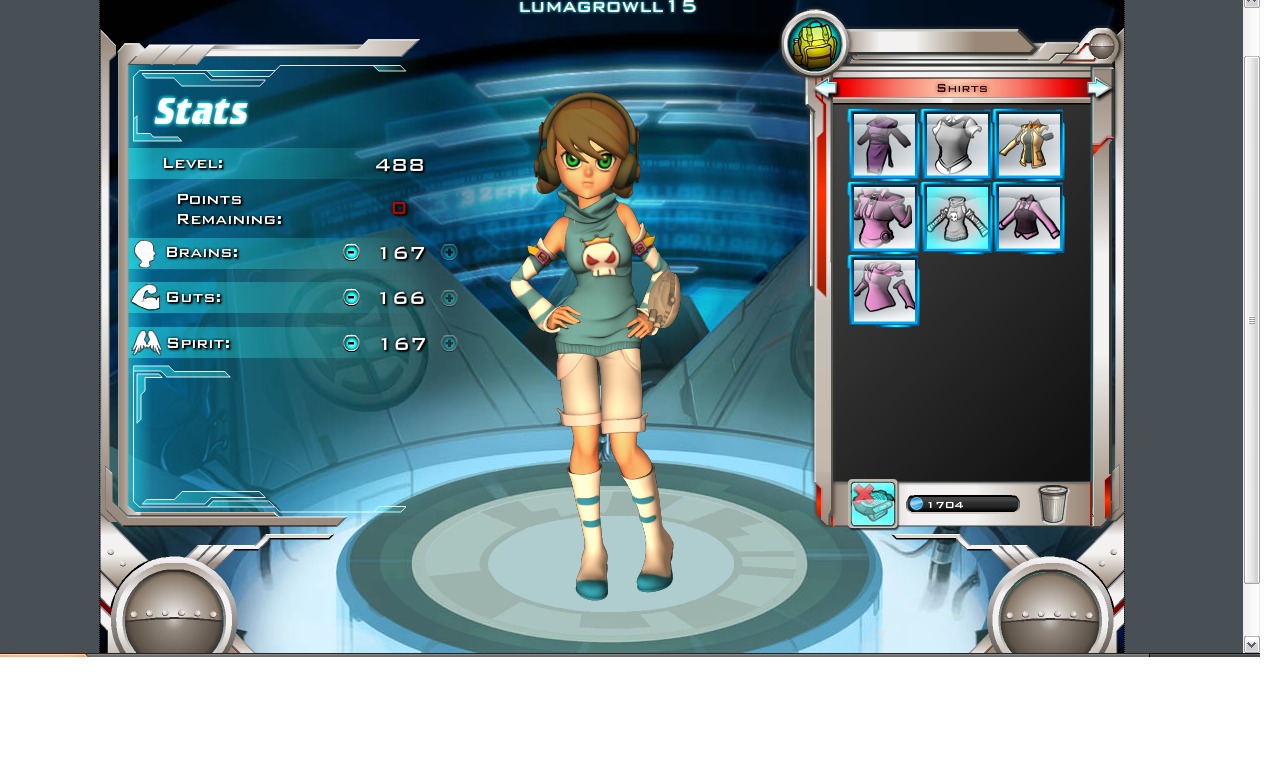Pick the pink puffy hooded jacket
The height and width of the screenshot is (774, 1280).
pyautogui.click(x=884, y=218)
